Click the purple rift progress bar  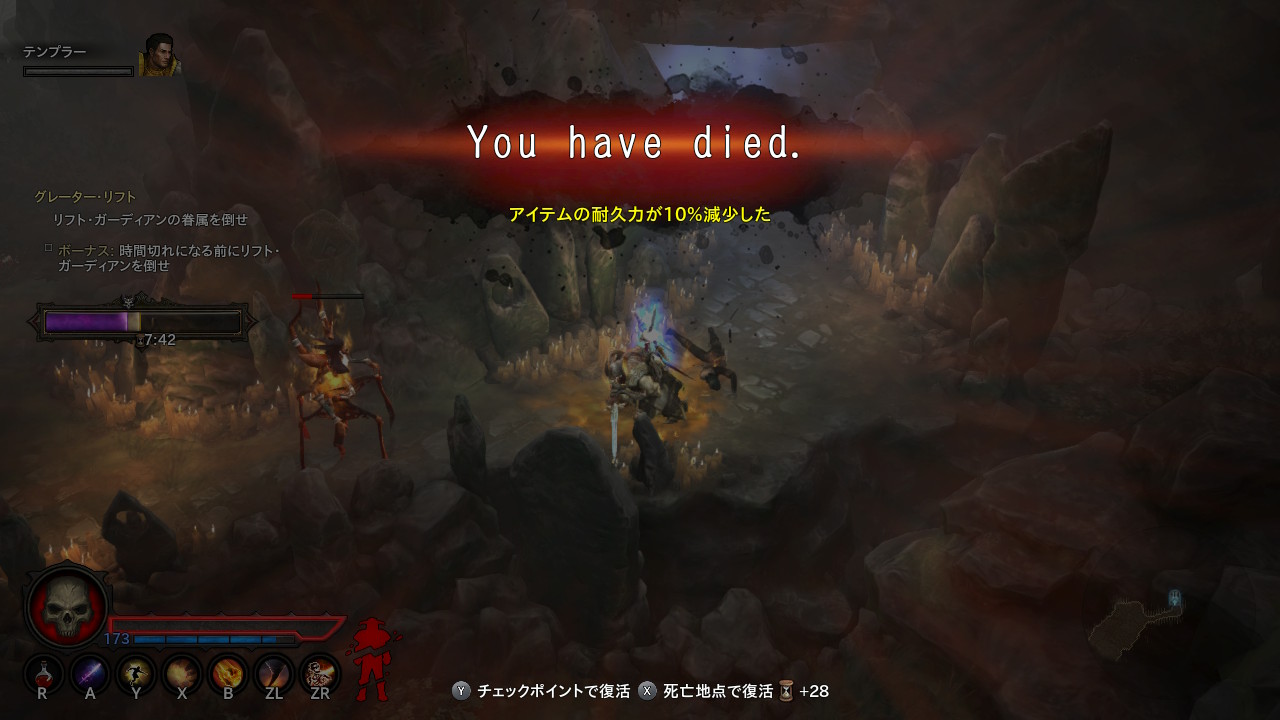(x=85, y=320)
